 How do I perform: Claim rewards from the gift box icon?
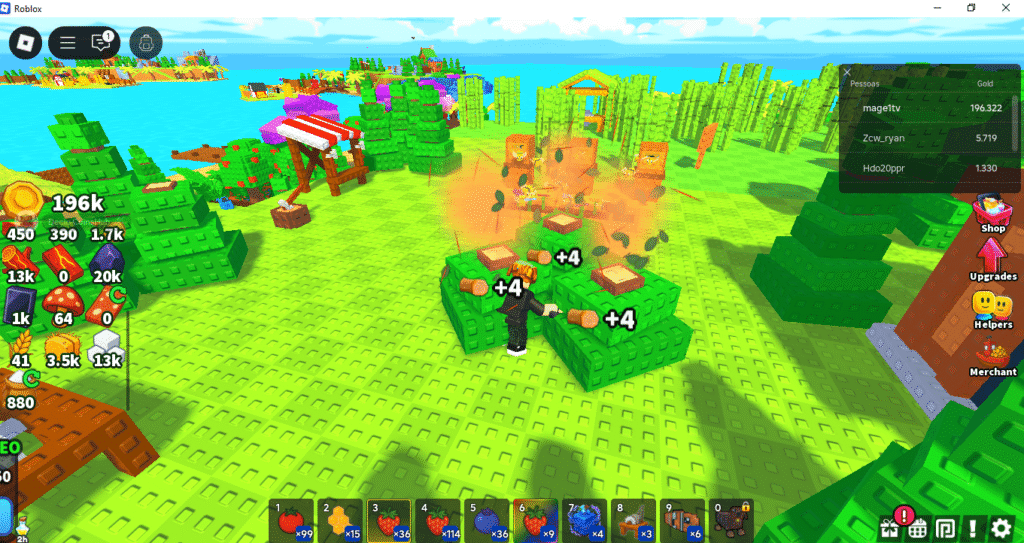(889, 527)
